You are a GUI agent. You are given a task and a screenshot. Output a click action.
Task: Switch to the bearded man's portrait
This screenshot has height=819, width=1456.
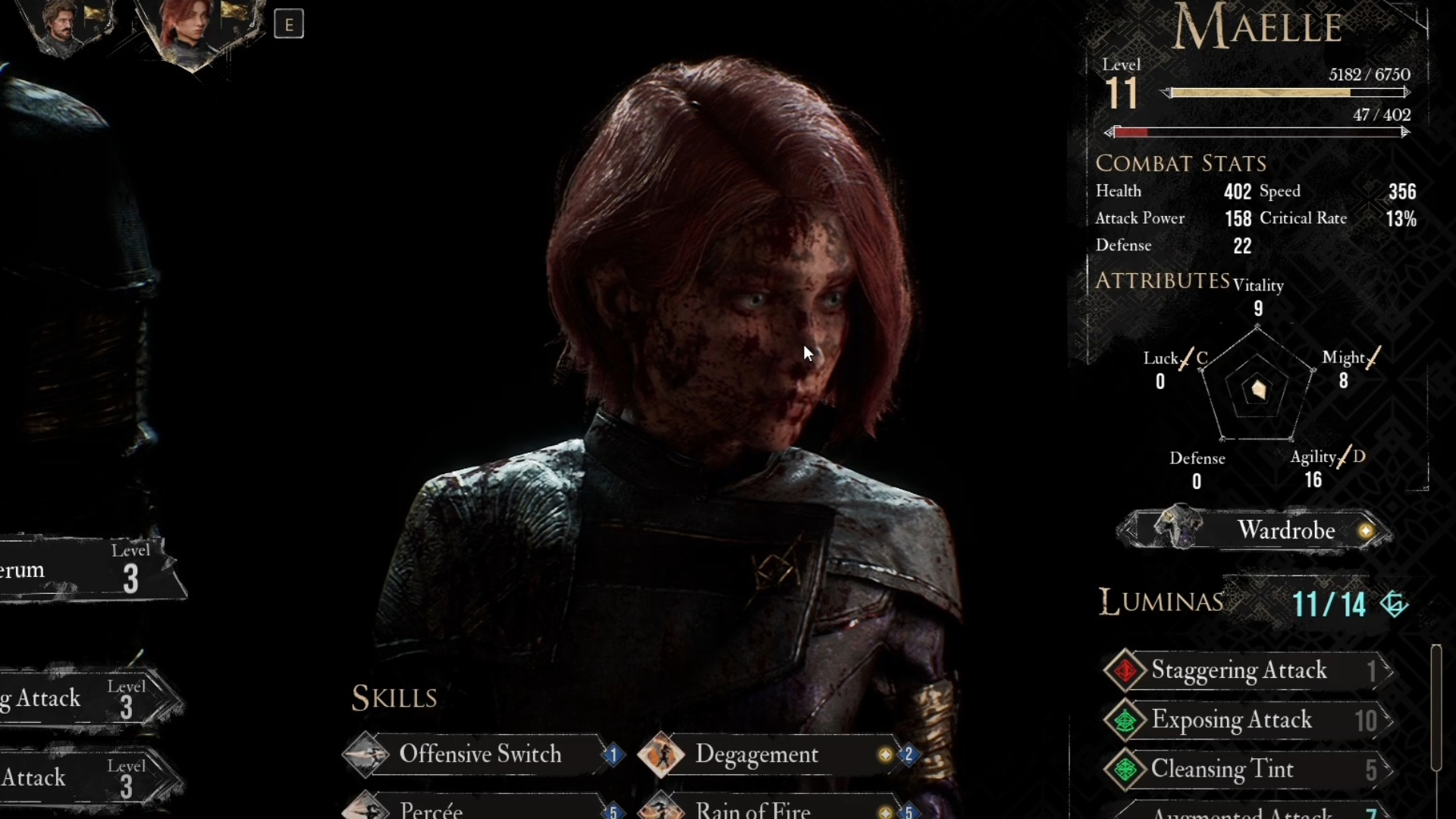pyautogui.click(x=65, y=27)
